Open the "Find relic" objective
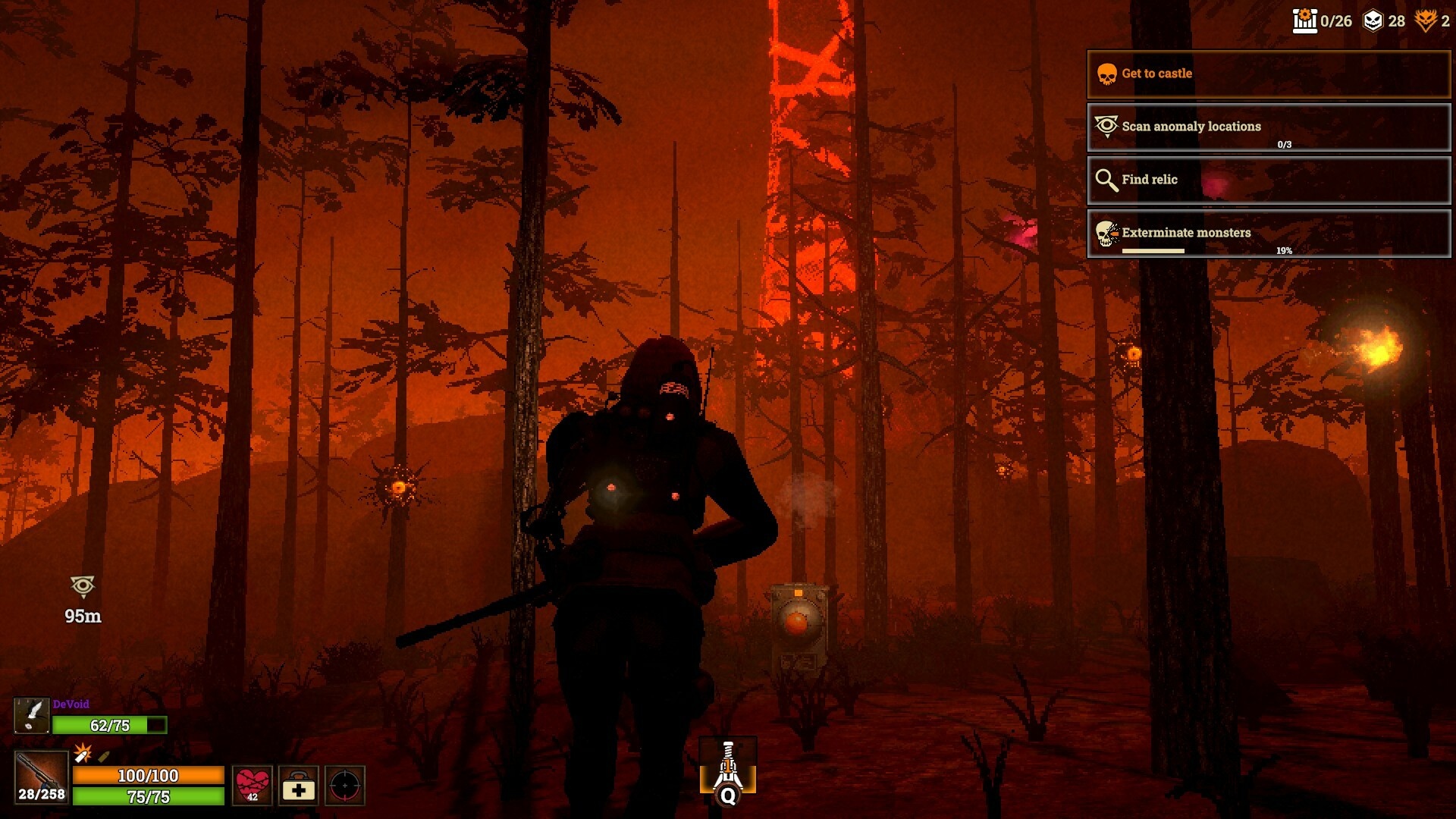 tap(1268, 180)
